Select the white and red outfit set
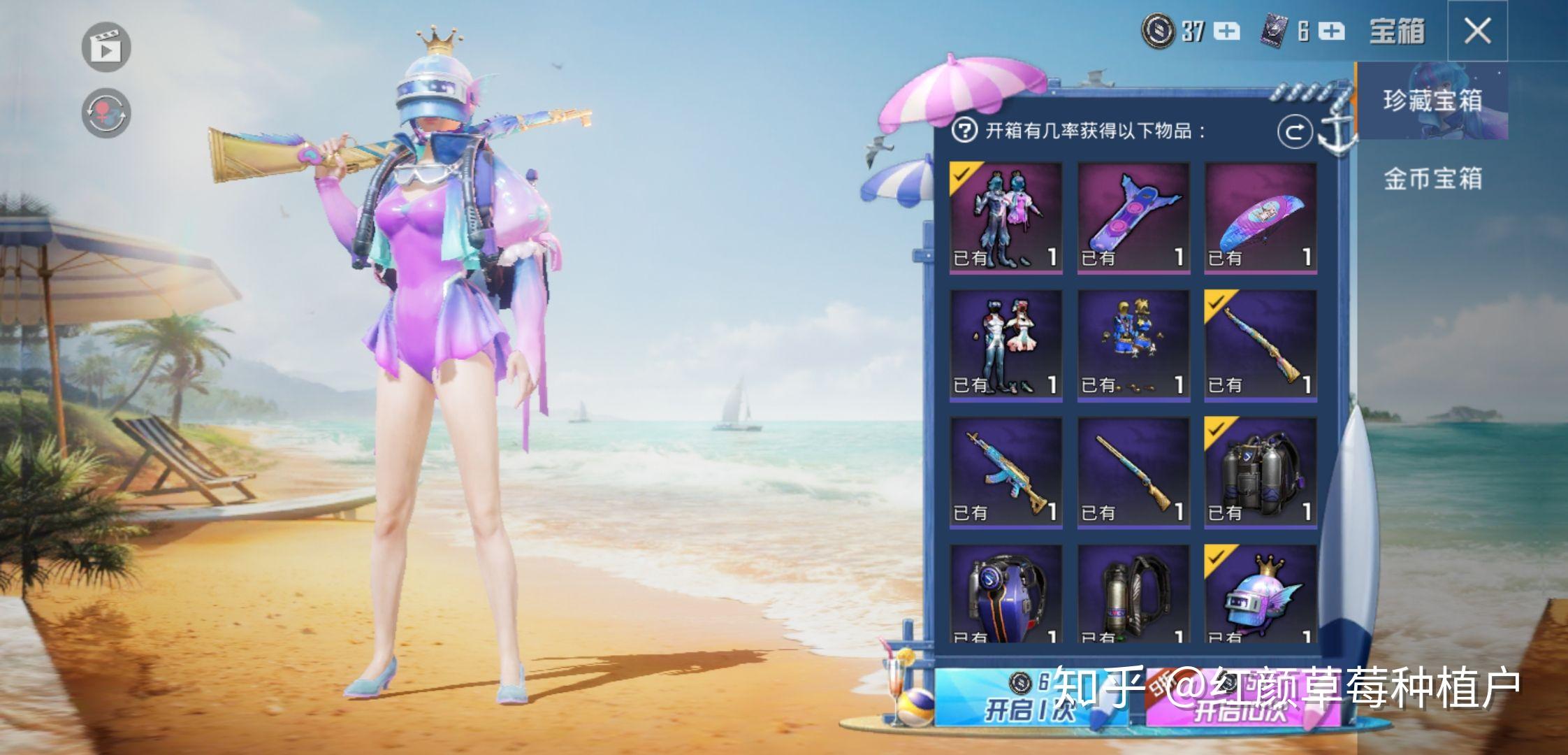The height and width of the screenshot is (755, 1568). 1006,345
